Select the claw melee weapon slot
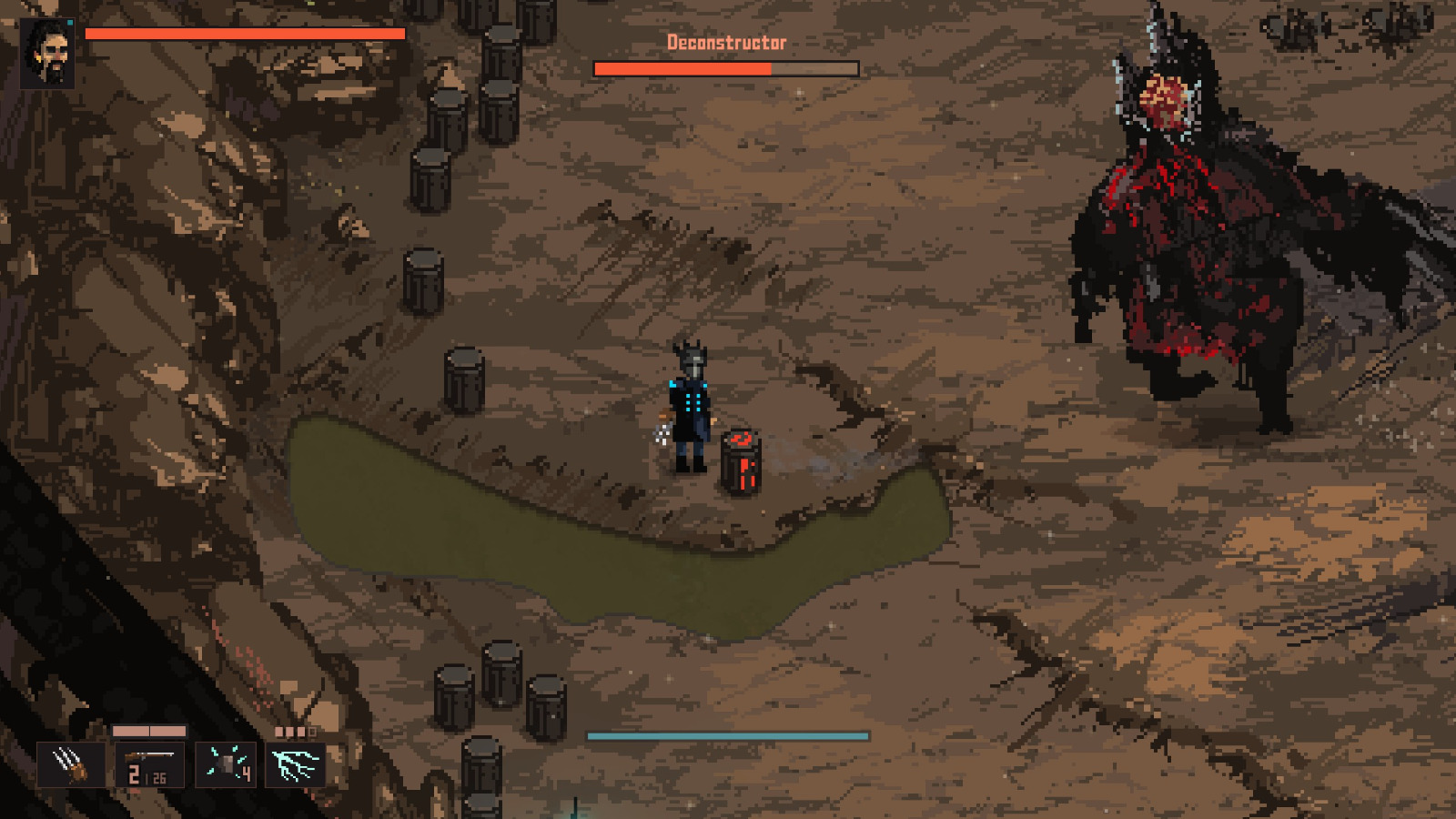This screenshot has width=1456, height=819. tap(70, 764)
